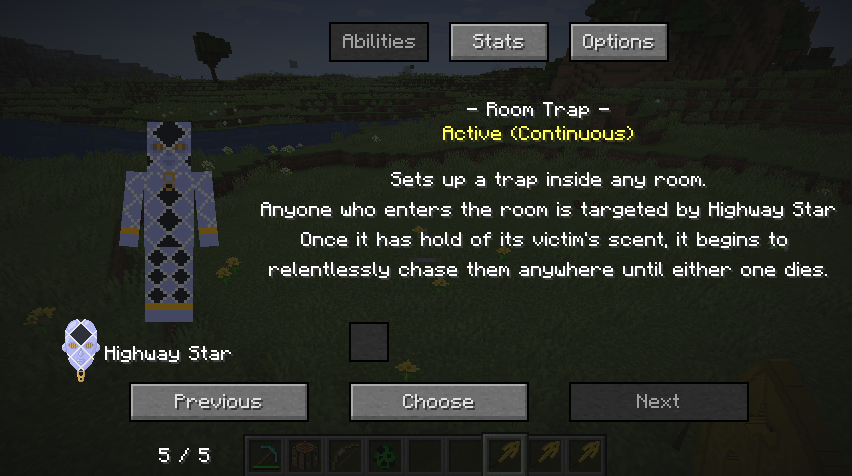Select the gray ability square below the description
This screenshot has height=476, width=852.
pos(369,342)
